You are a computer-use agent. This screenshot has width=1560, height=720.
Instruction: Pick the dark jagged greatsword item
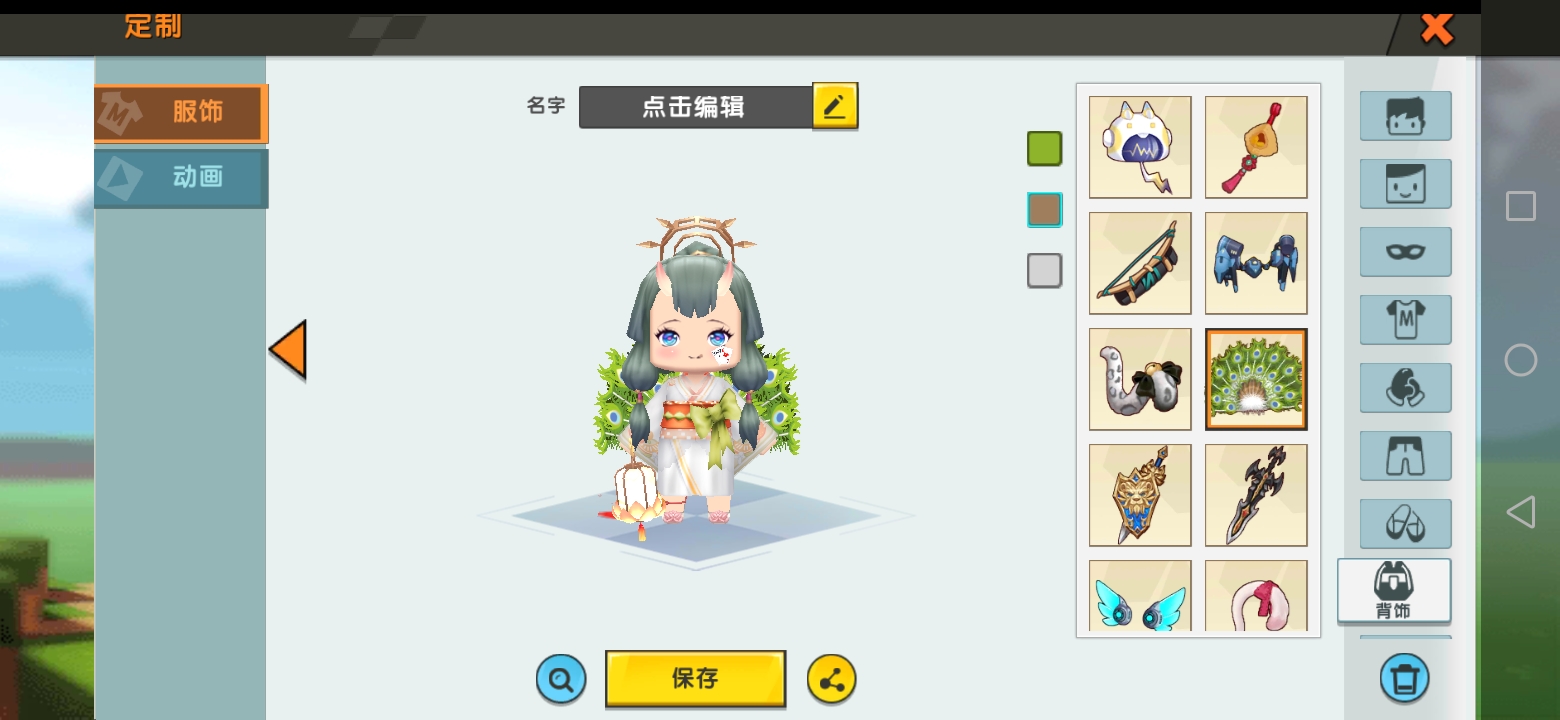point(1256,495)
